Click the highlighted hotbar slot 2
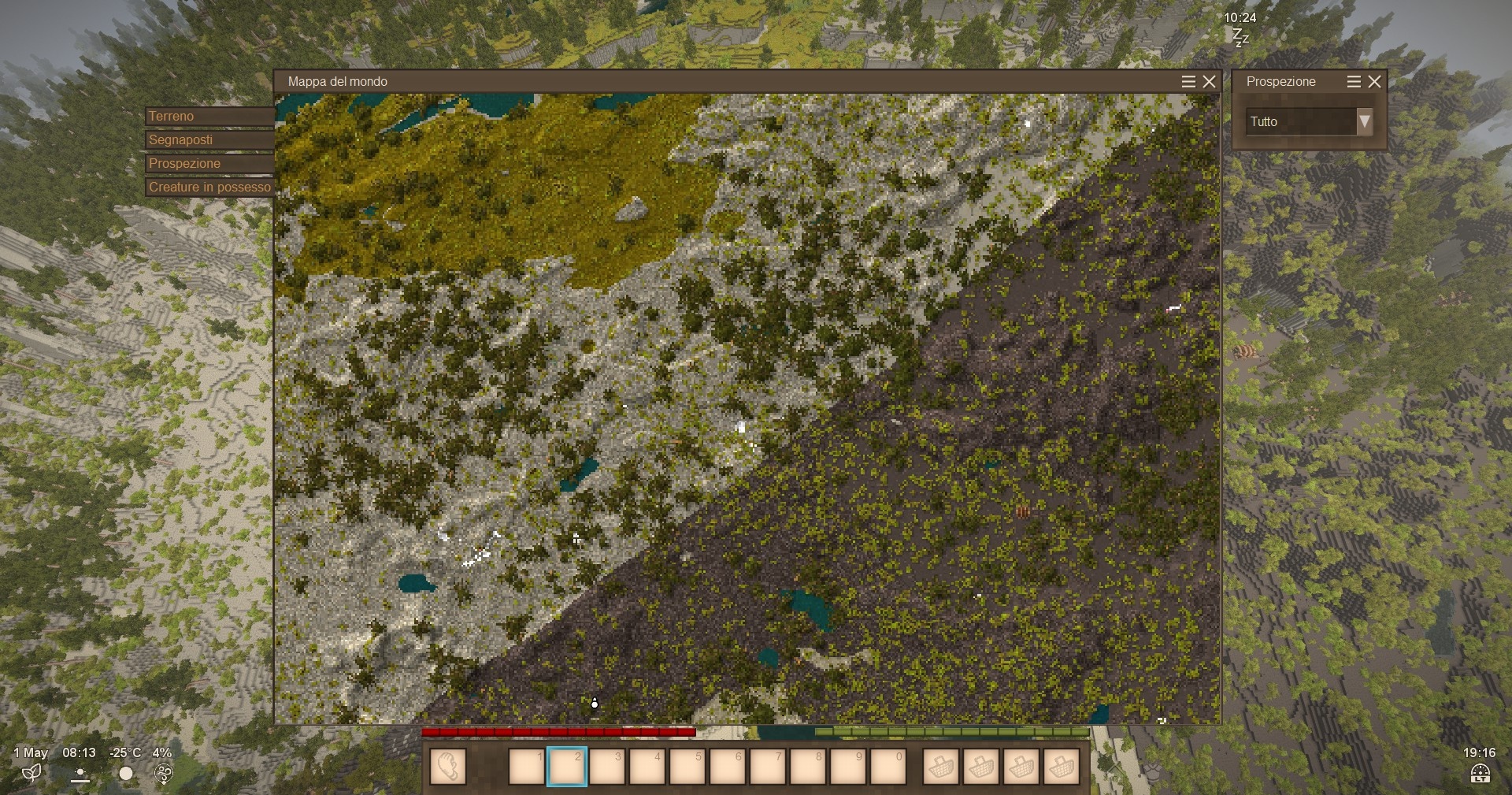 click(x=567, y=767)
